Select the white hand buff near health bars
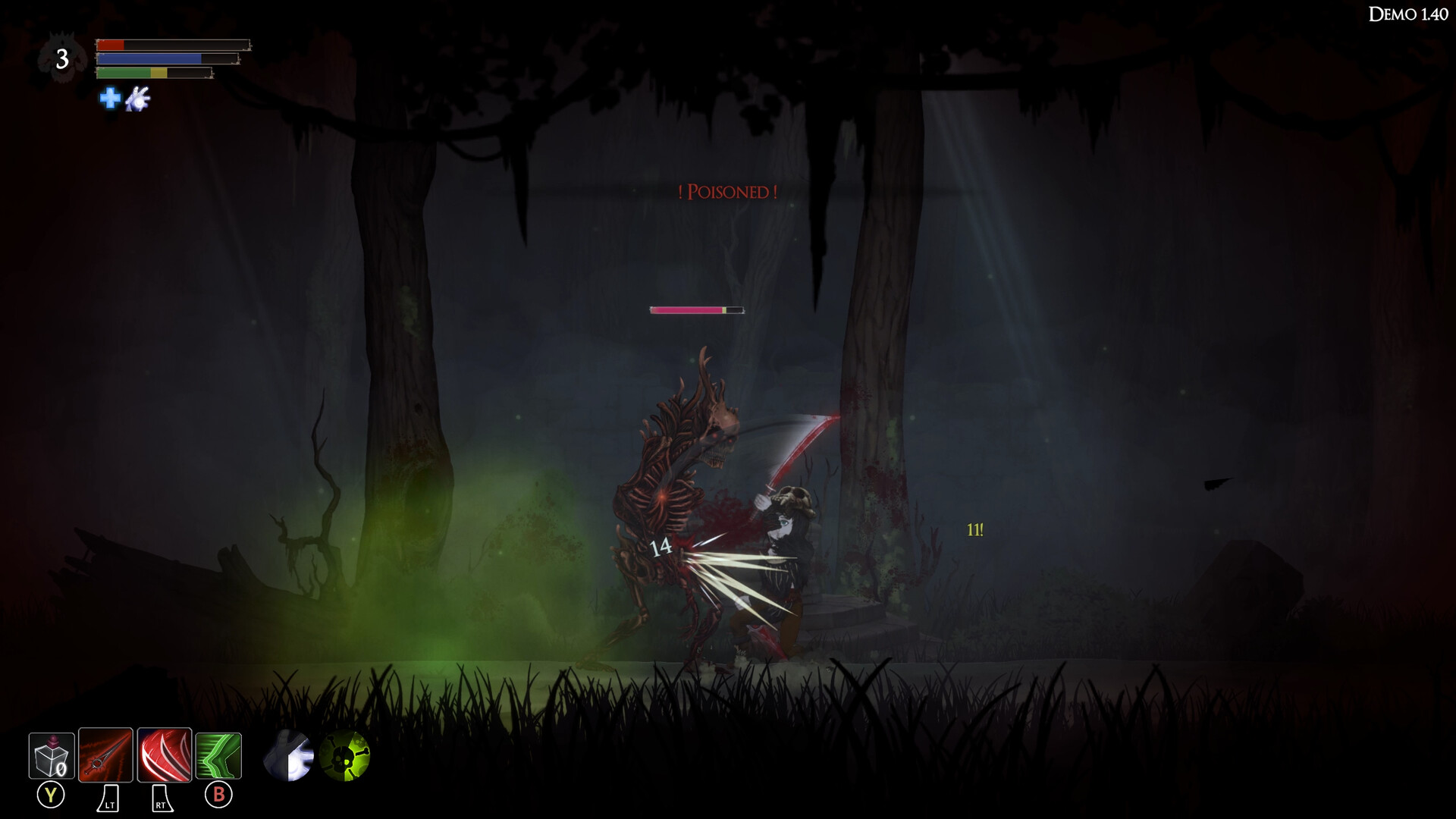 [136, 99]
